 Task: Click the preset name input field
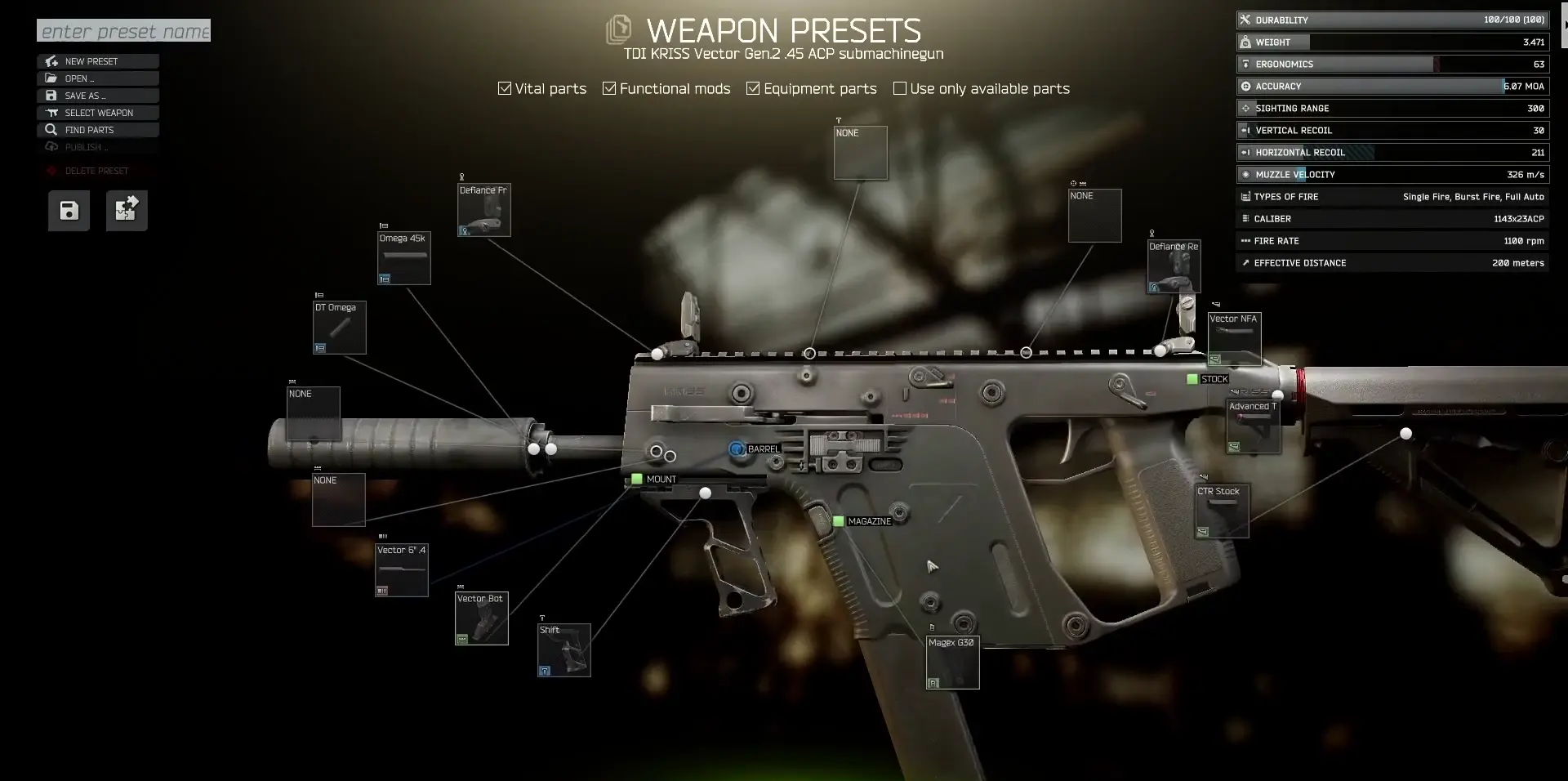[x=123, y=31]
